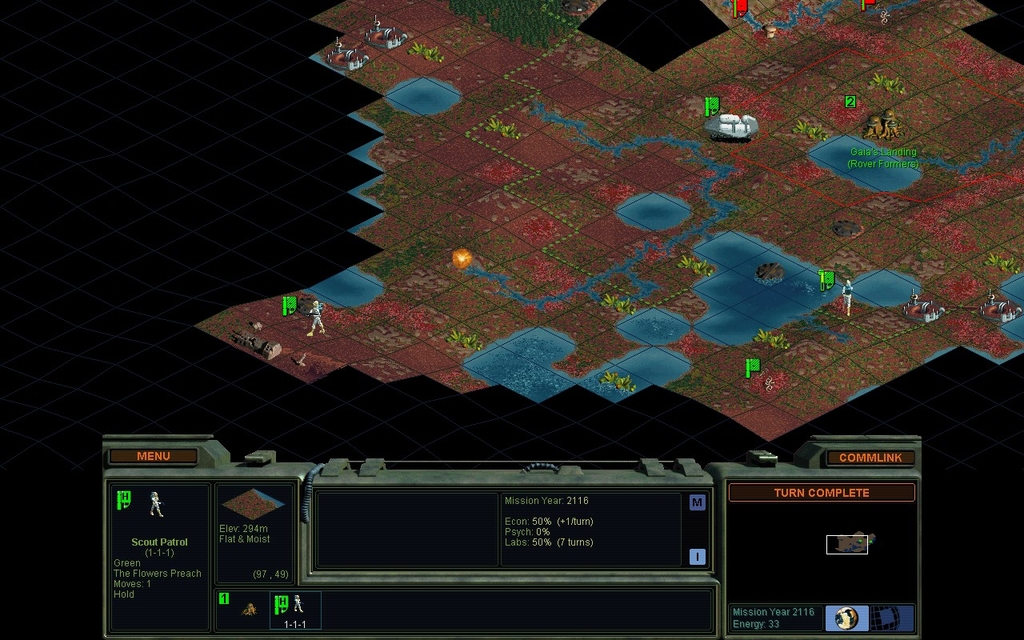Open the MENU button
Image resolution: width=1024 pixels, height=640 pixels.
(153, 456)
